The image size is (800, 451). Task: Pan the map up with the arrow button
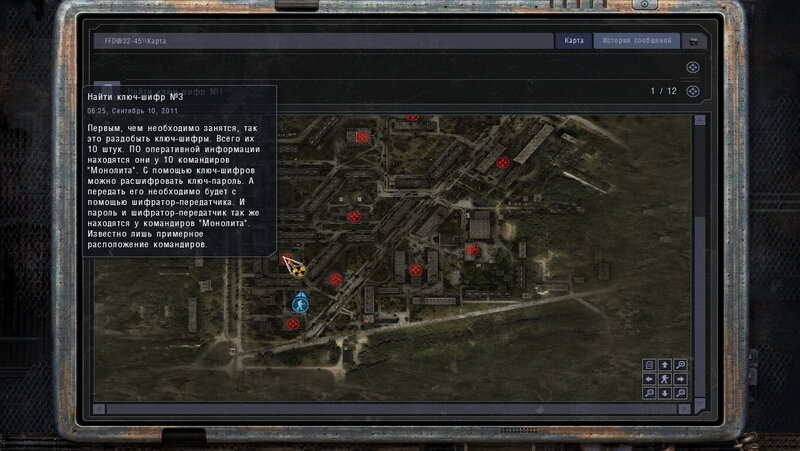(664, 365)
